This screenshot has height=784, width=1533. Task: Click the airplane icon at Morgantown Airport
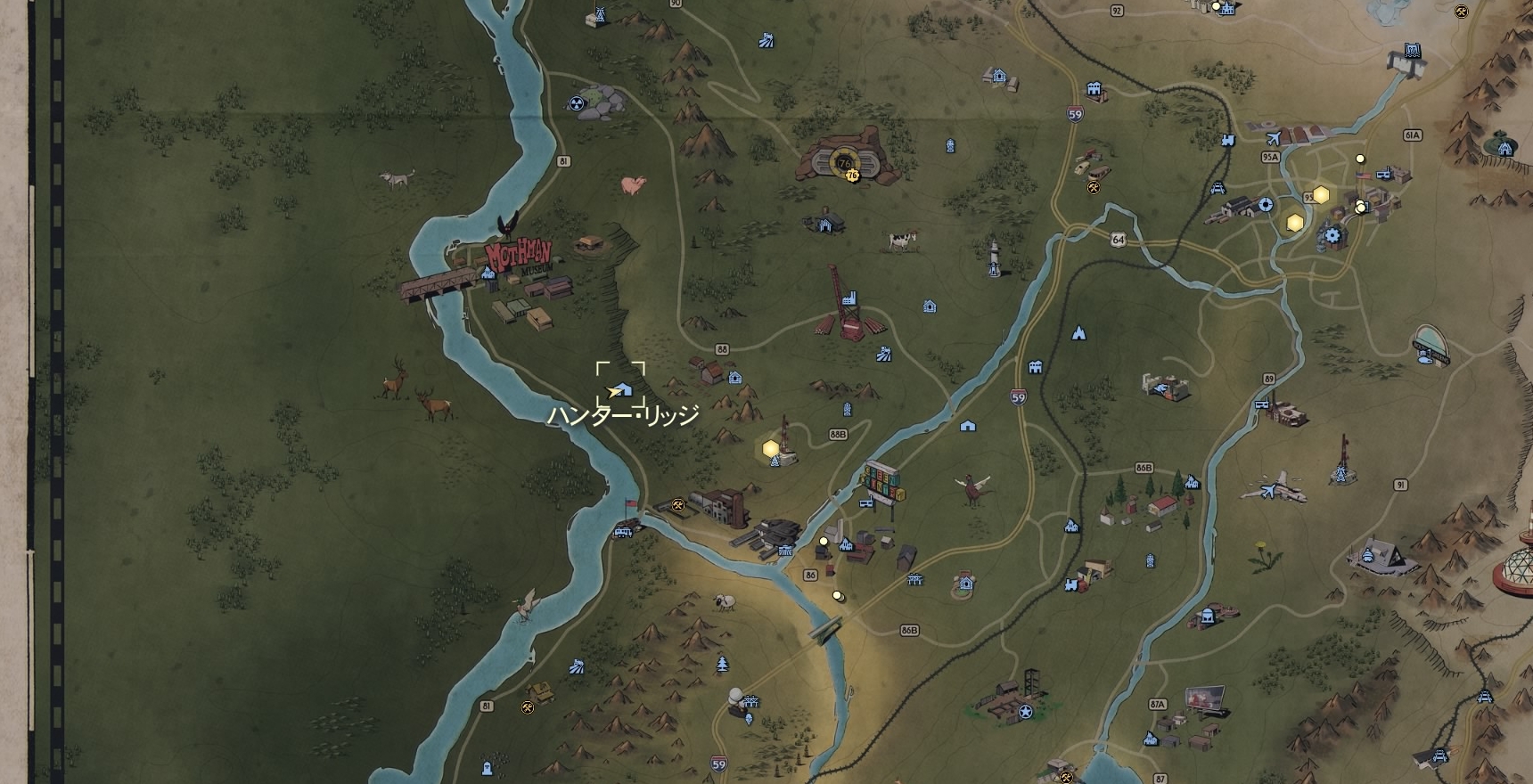tap(1275, 137)
